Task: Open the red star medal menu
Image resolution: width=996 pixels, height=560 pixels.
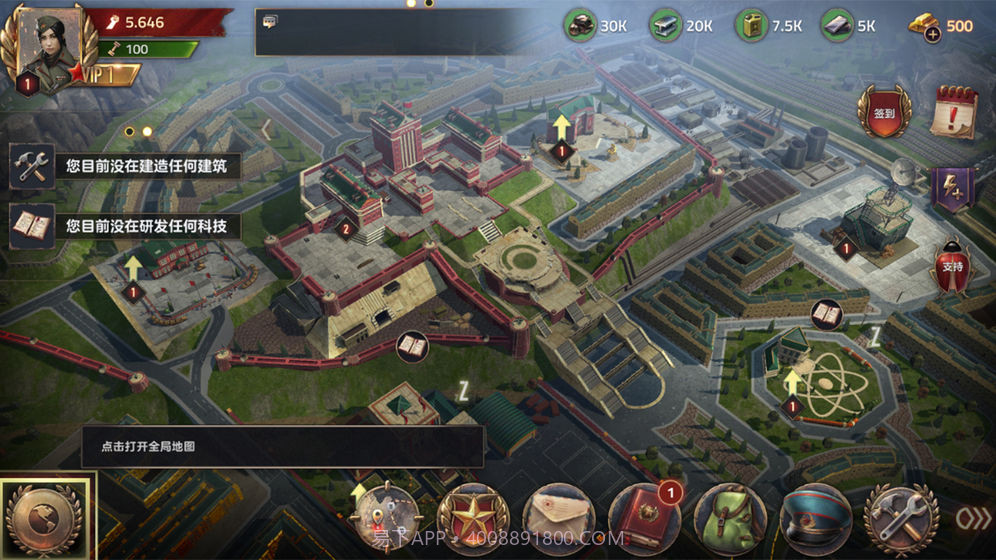Action: (473, 518)
